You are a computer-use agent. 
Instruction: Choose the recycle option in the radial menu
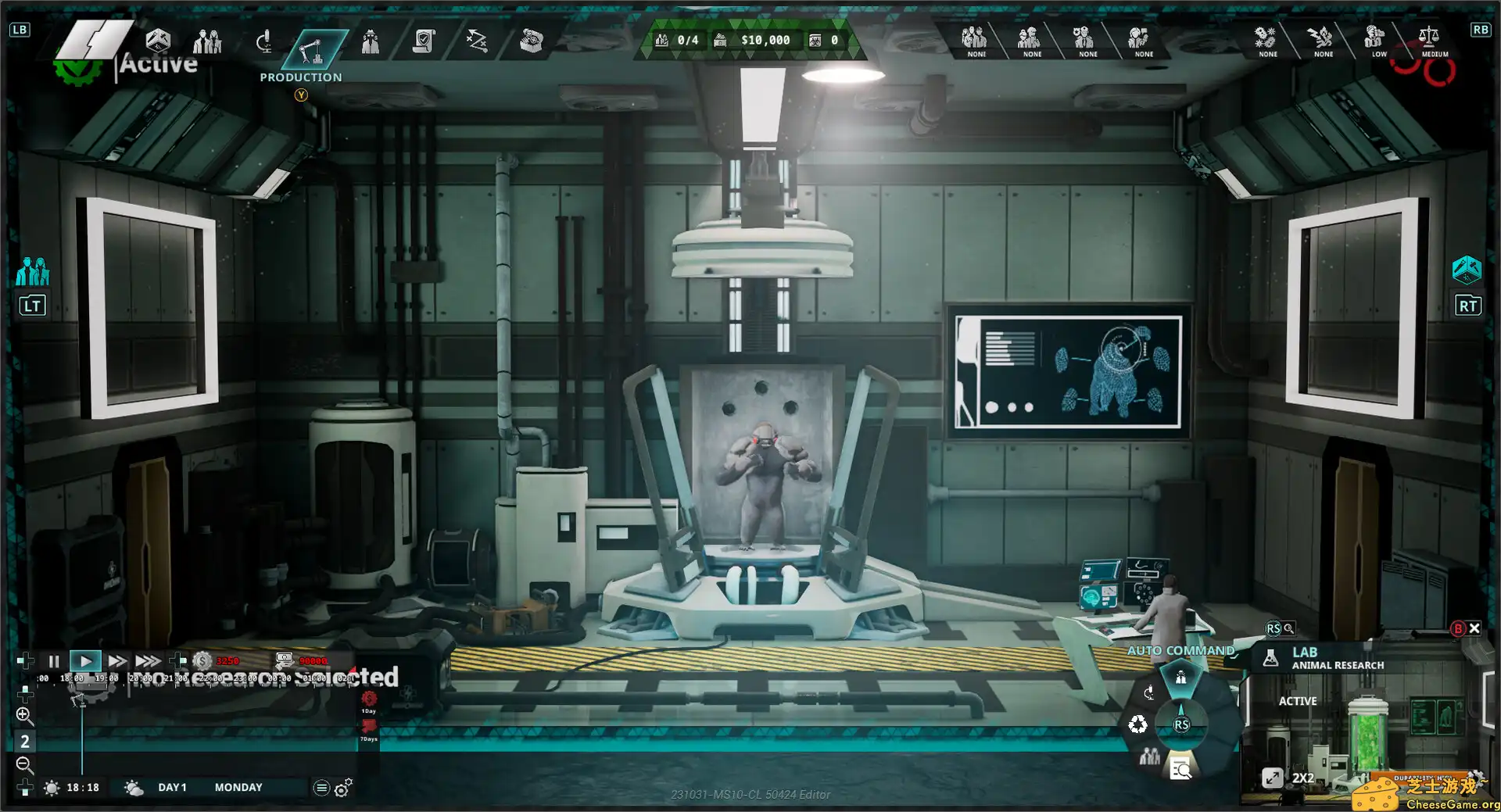1137,724
